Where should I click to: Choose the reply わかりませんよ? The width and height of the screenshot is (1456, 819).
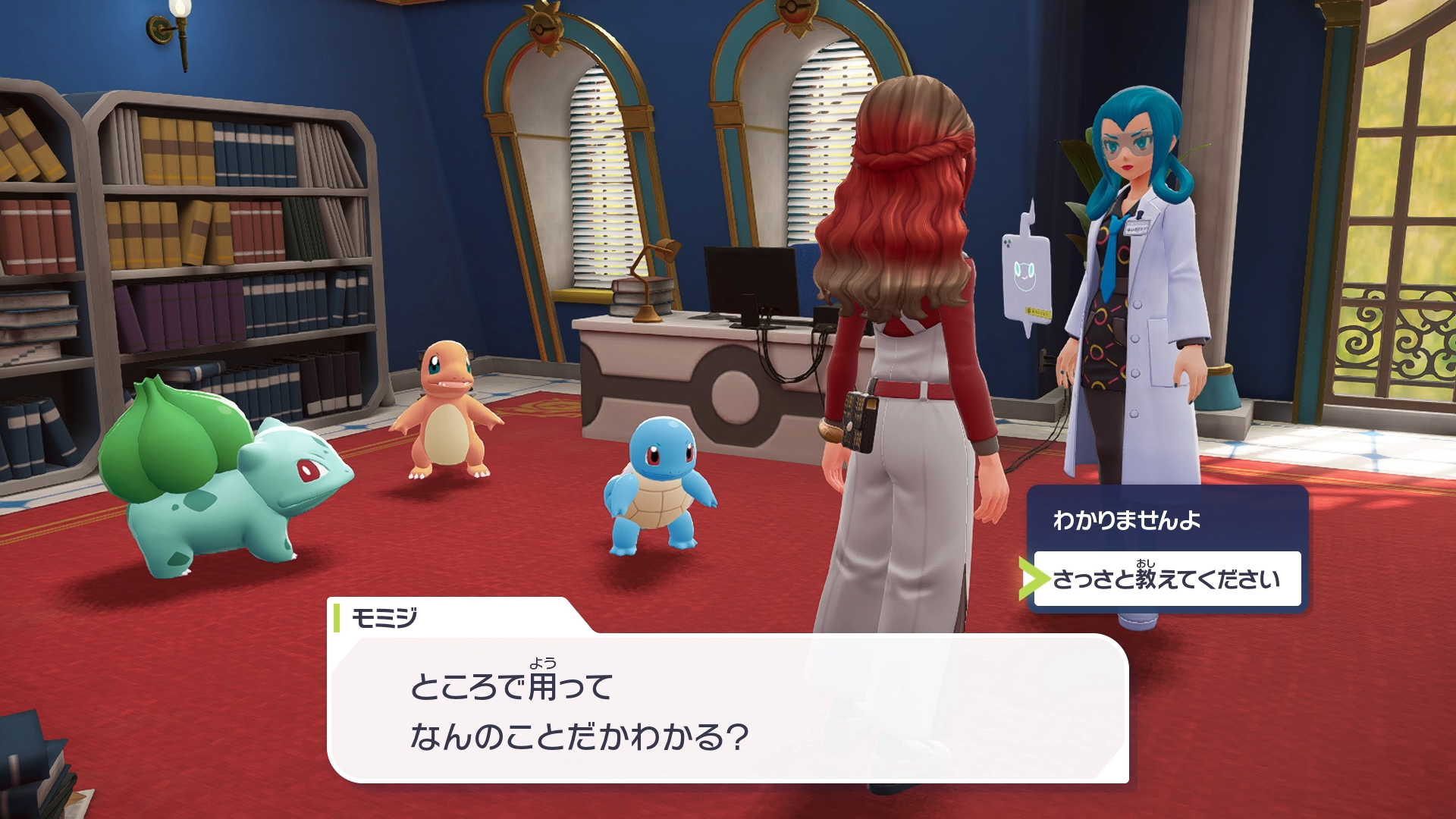click(x=1127, y=520)
